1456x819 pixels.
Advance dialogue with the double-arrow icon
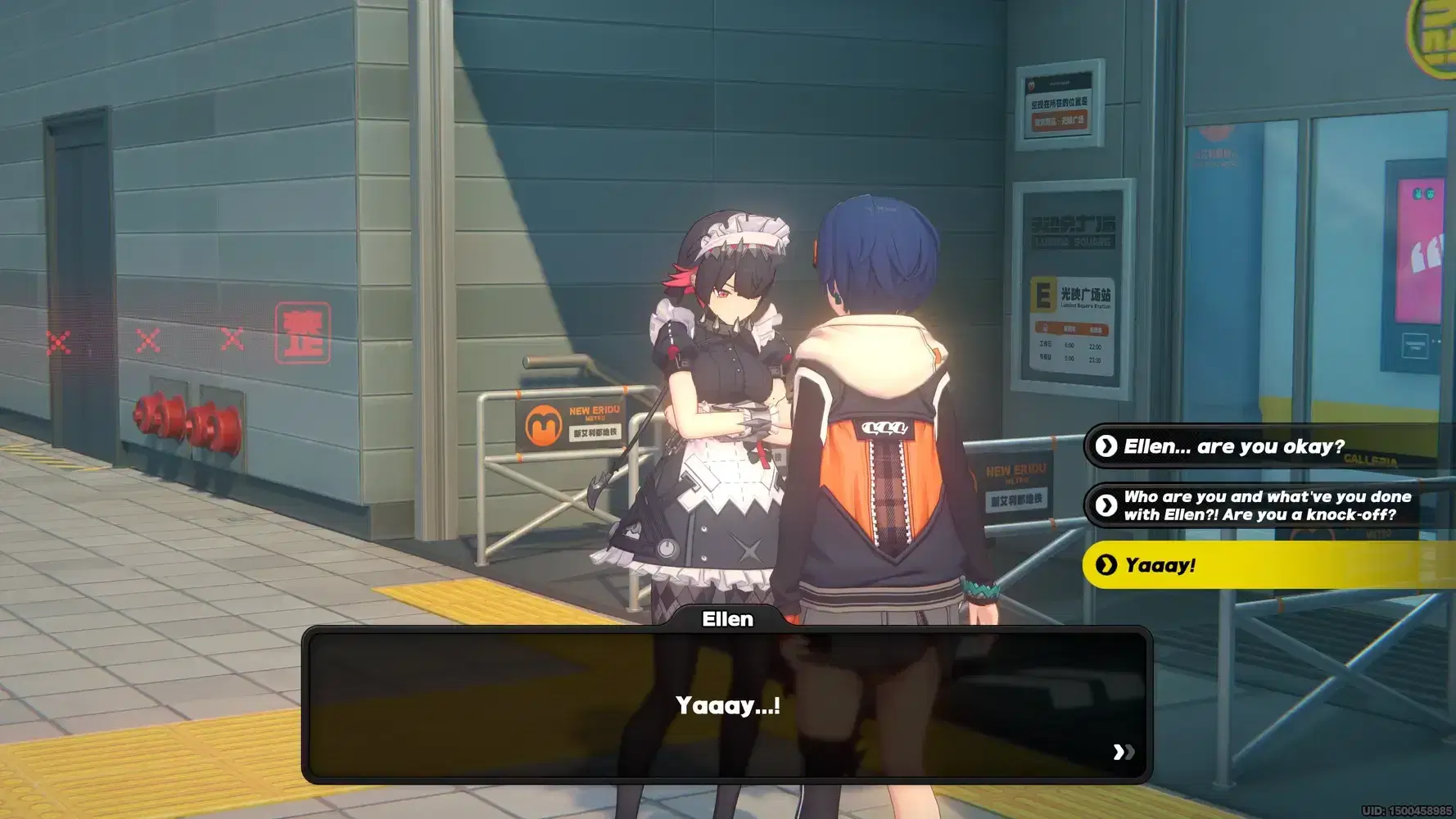coord(1124,752)
